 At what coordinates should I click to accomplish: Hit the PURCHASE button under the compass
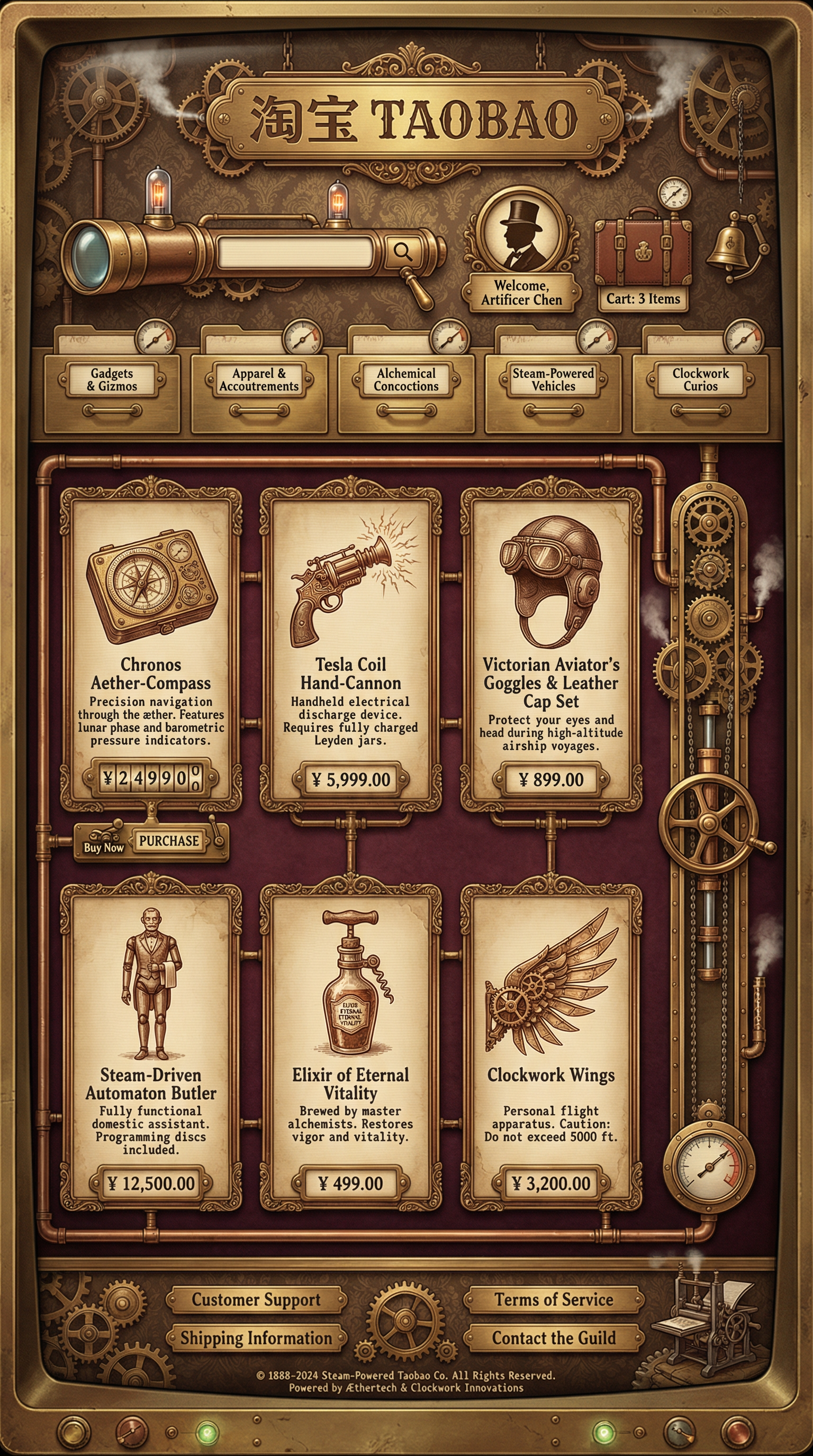[169, 841]
